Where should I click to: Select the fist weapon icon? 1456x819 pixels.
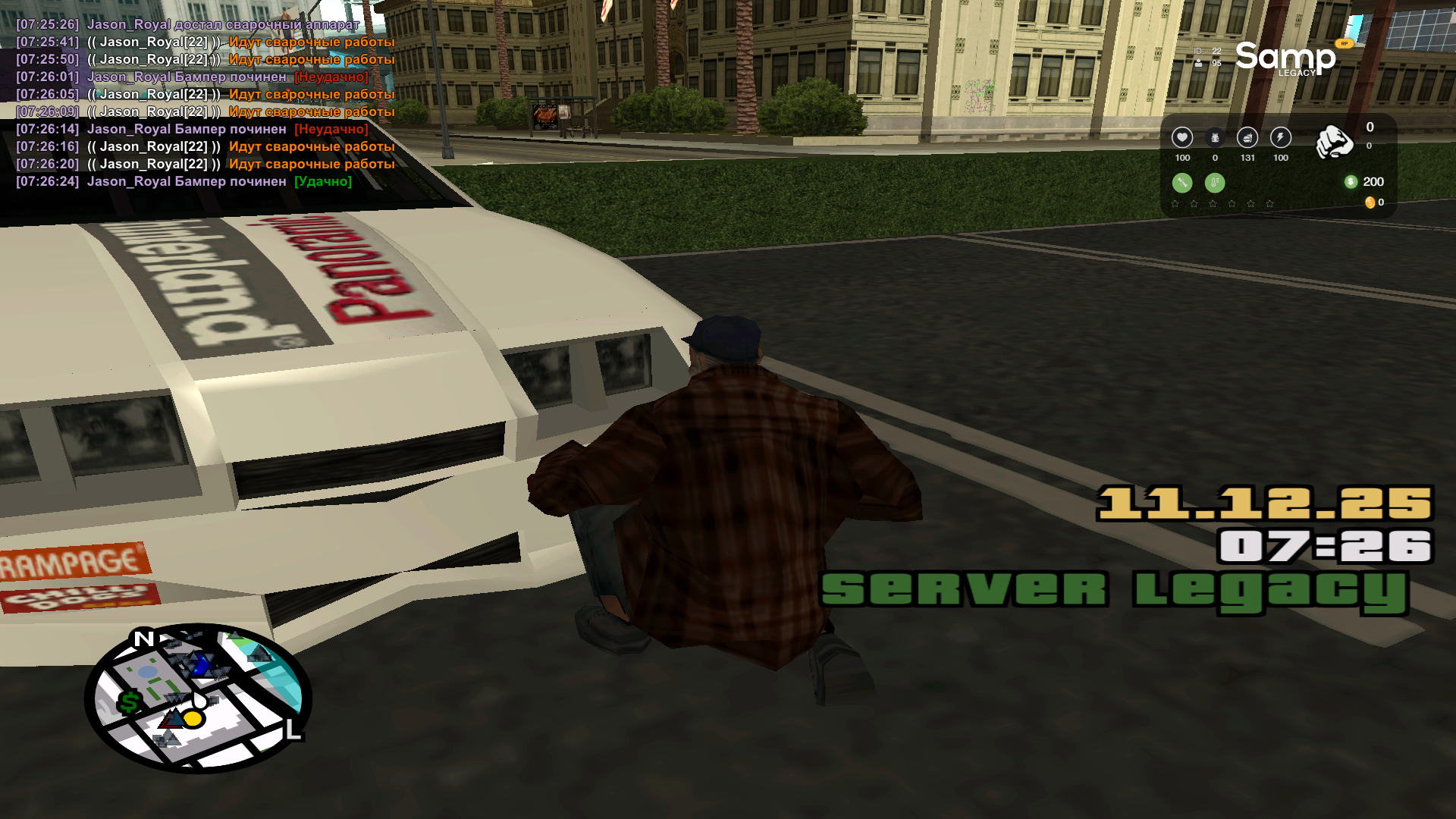1336,143
